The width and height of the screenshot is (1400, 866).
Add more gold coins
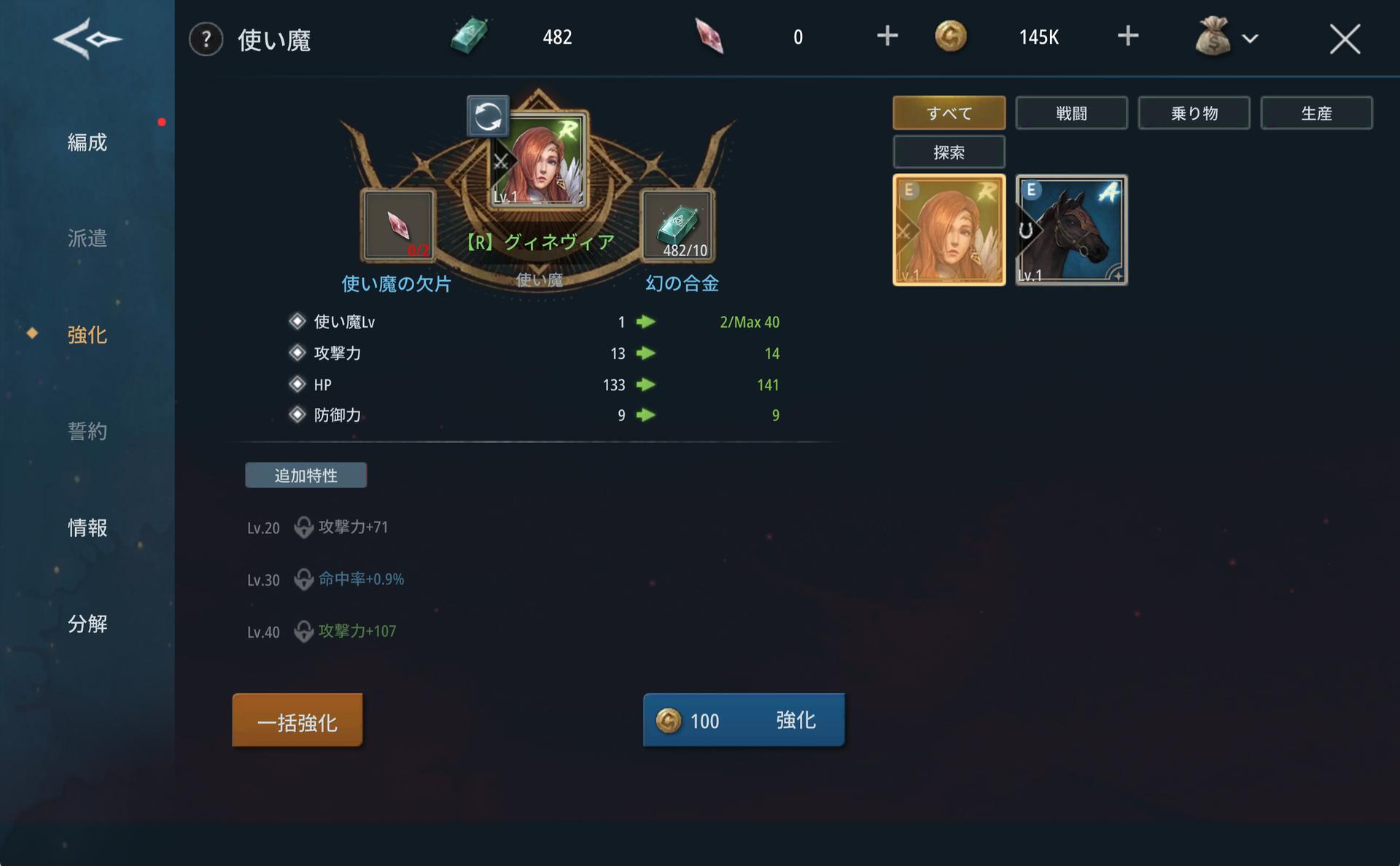[x=1127, y=36]
